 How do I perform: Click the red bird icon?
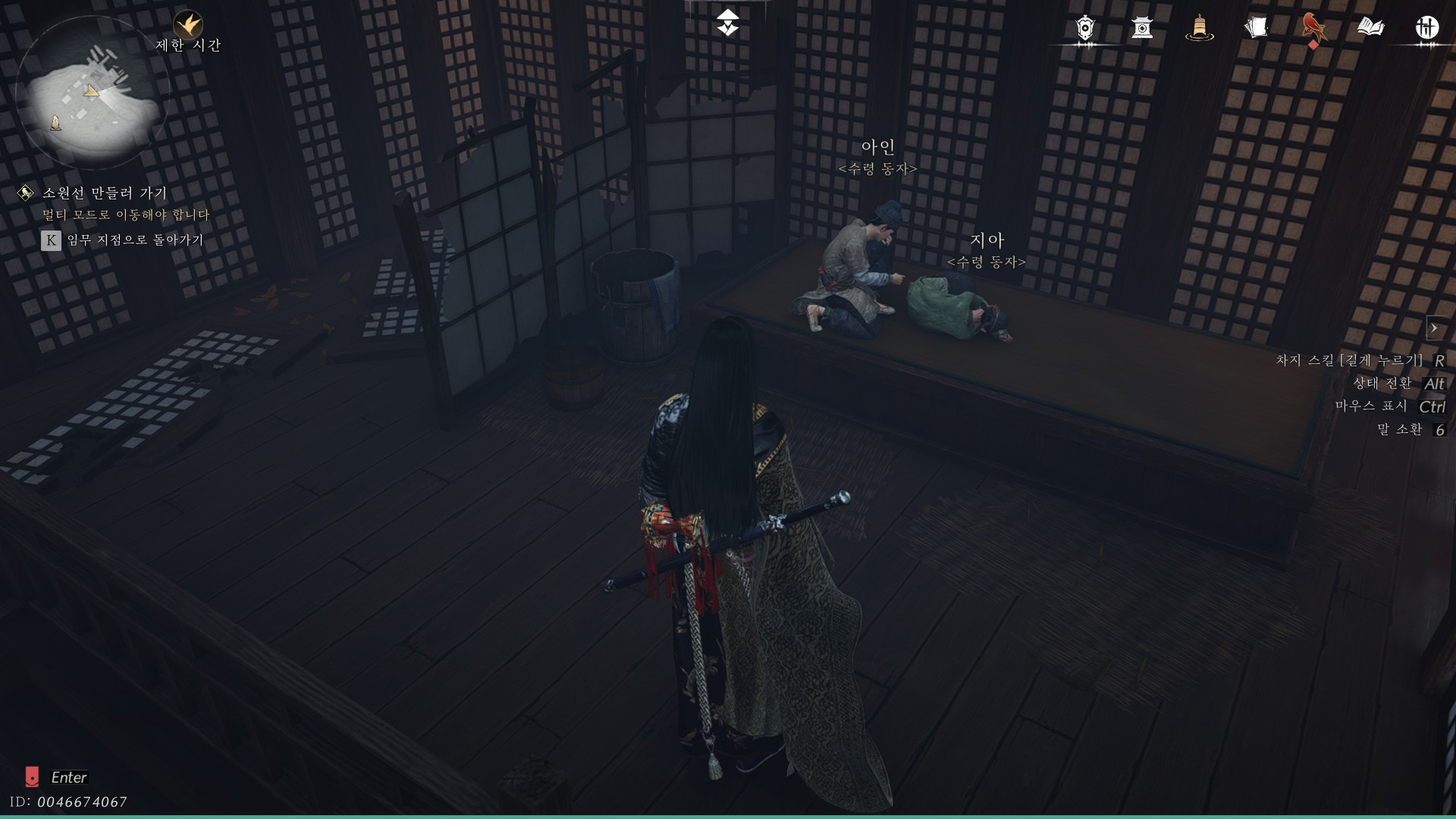(1313, 28)
